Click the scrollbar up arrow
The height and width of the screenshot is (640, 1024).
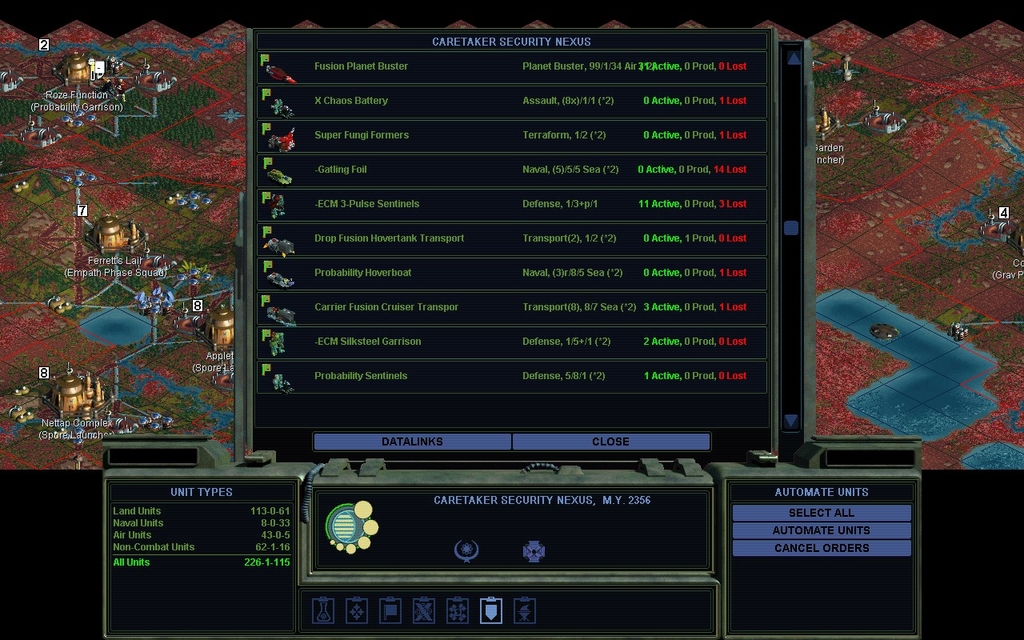point(792,58)
